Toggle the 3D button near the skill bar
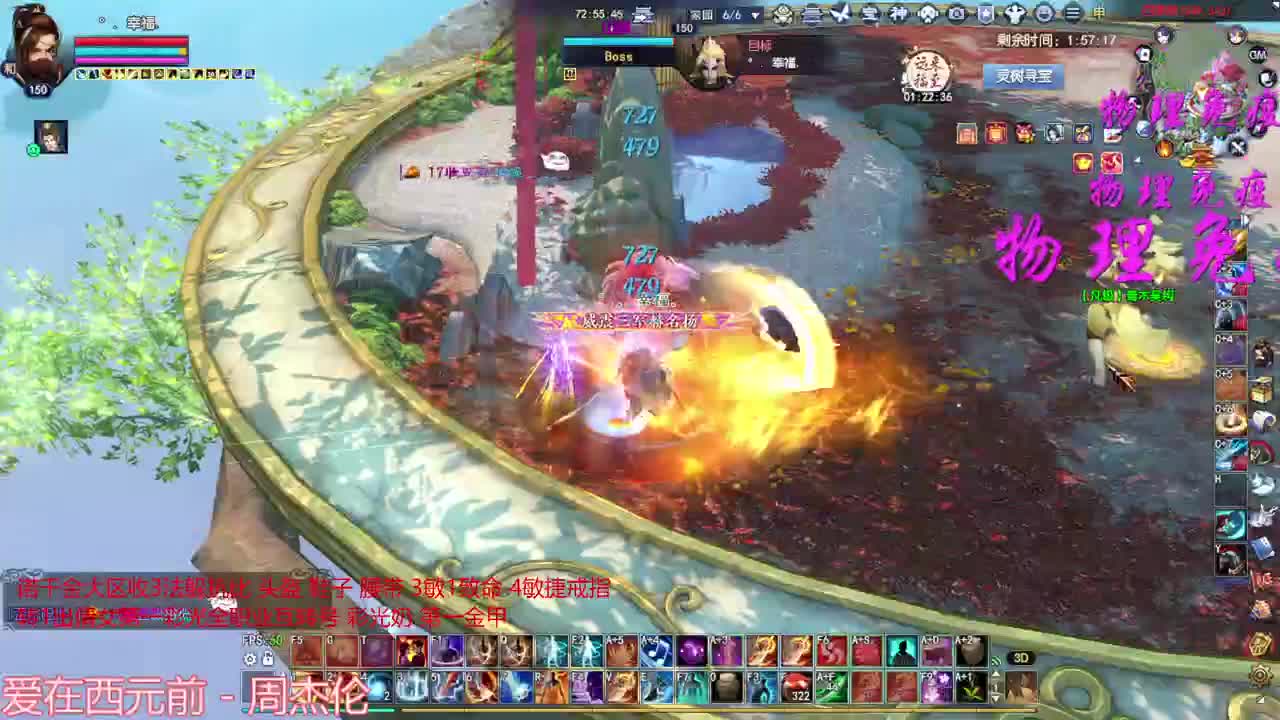 (x=1021, y=657)
